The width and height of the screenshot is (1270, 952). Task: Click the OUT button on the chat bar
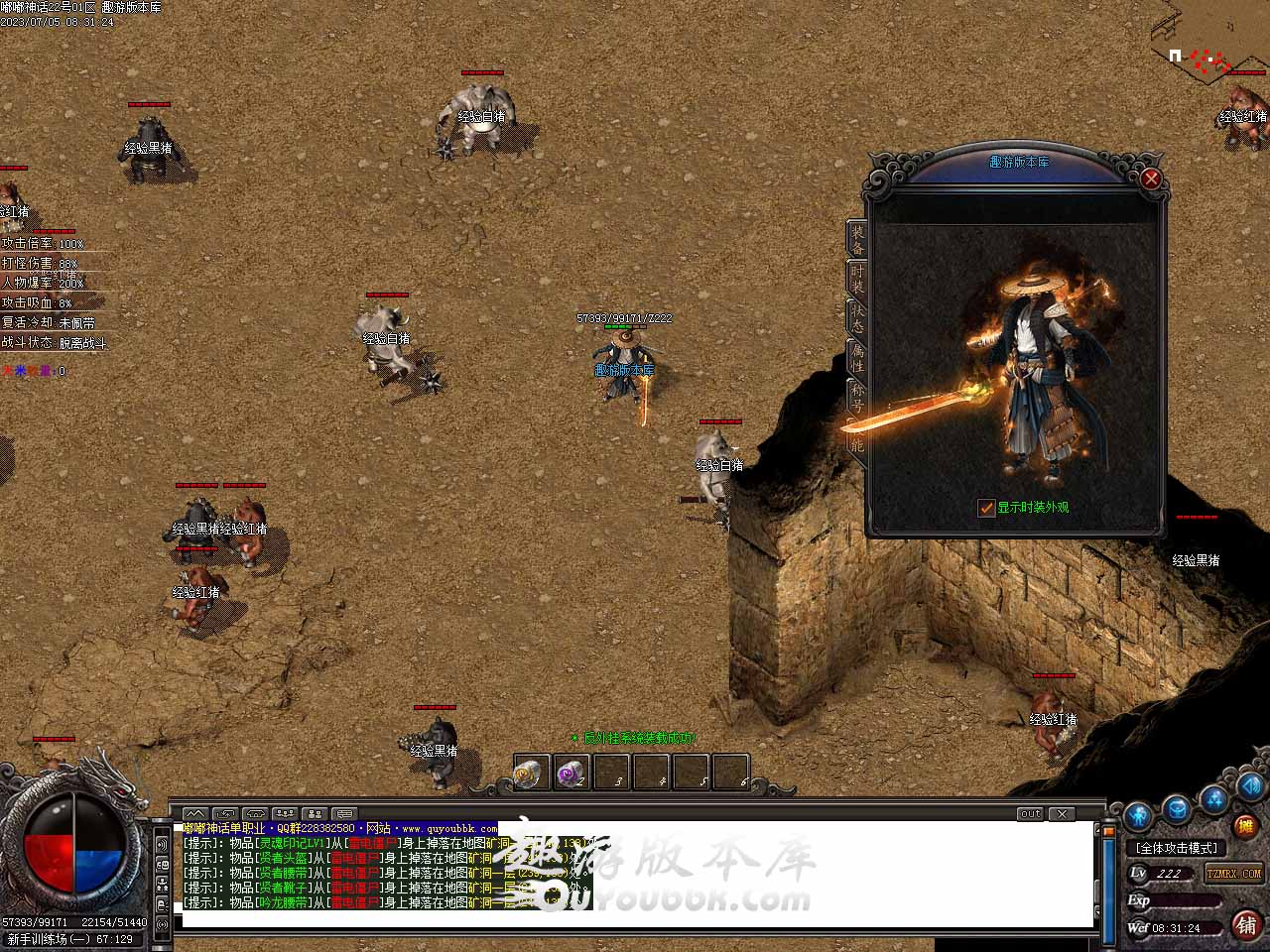(x=1030, y=814)
